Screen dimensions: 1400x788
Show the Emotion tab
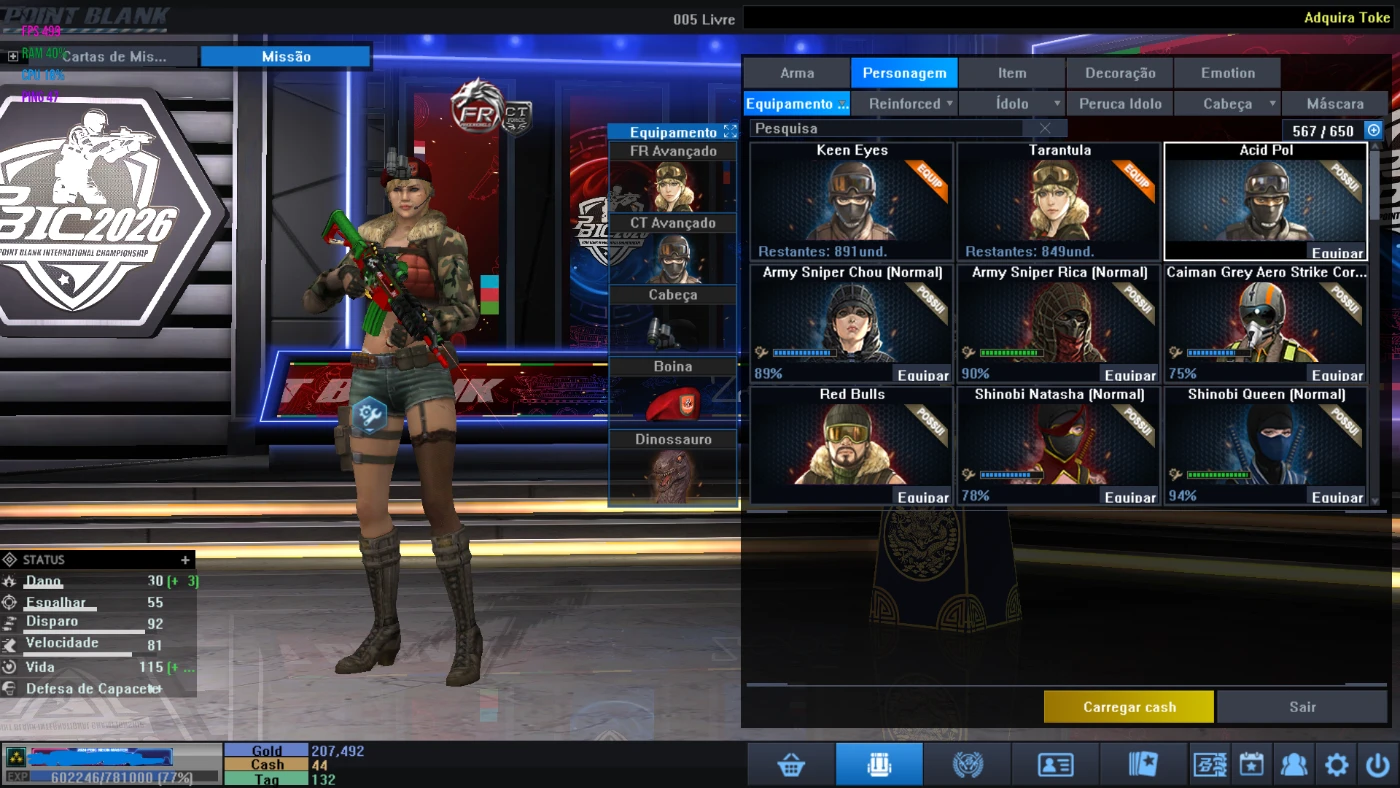click(x=1228, y=73)
